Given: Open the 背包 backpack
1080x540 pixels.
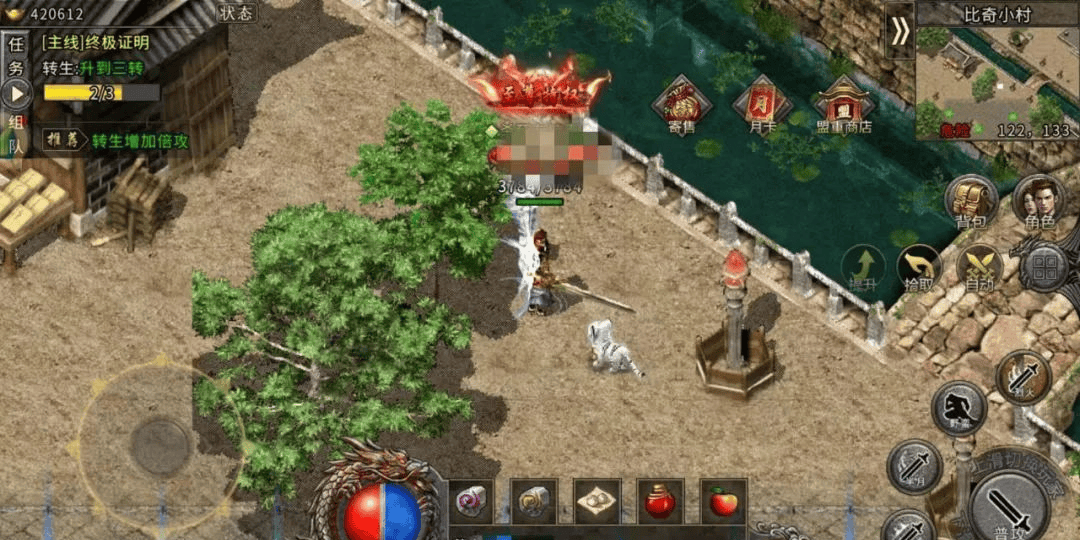Looking at the screenshot, I should point(971,201).
